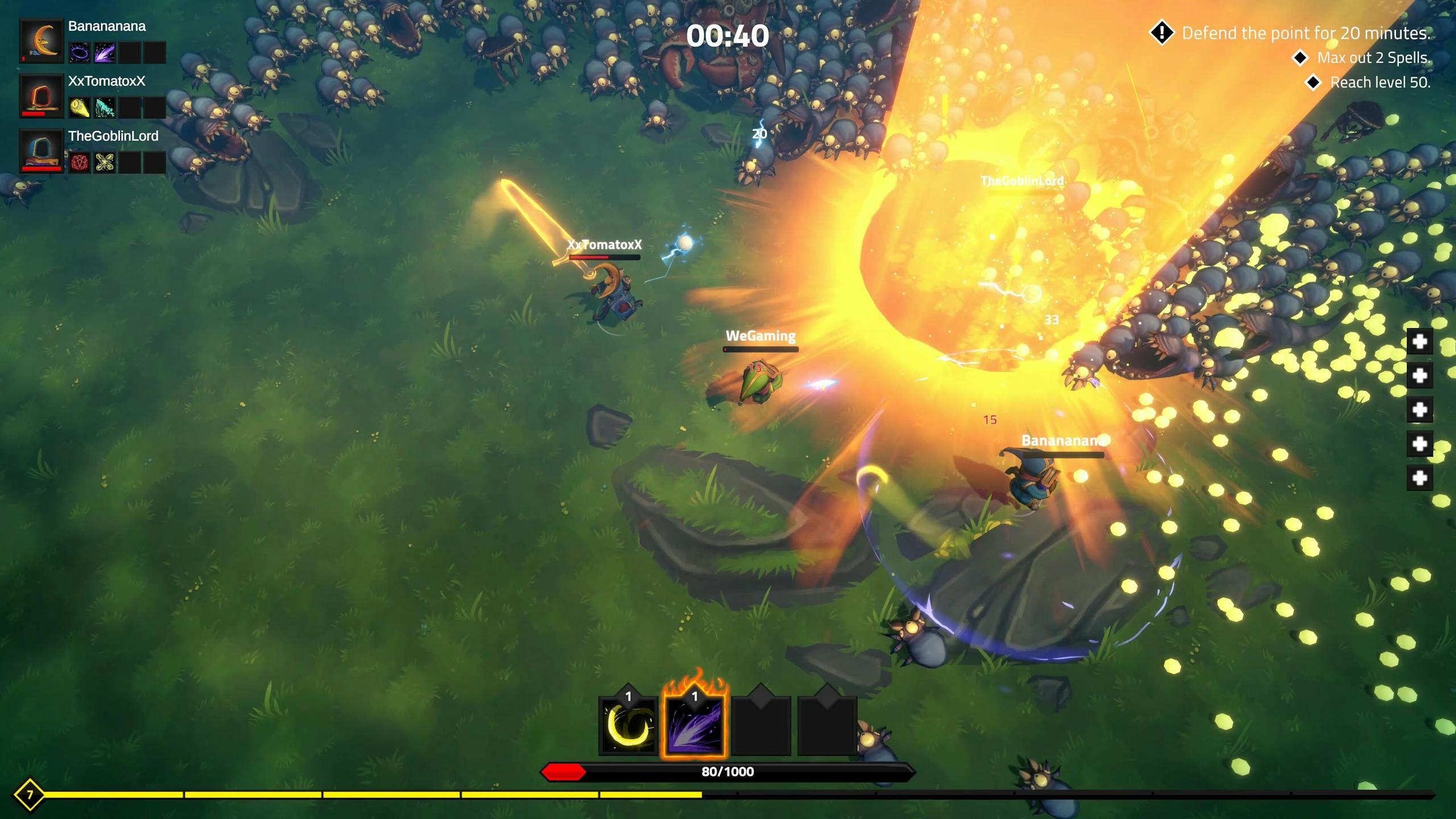
Task: Inspect Bananananana's purple ring spell icon
Action: (x=80, y=53)
